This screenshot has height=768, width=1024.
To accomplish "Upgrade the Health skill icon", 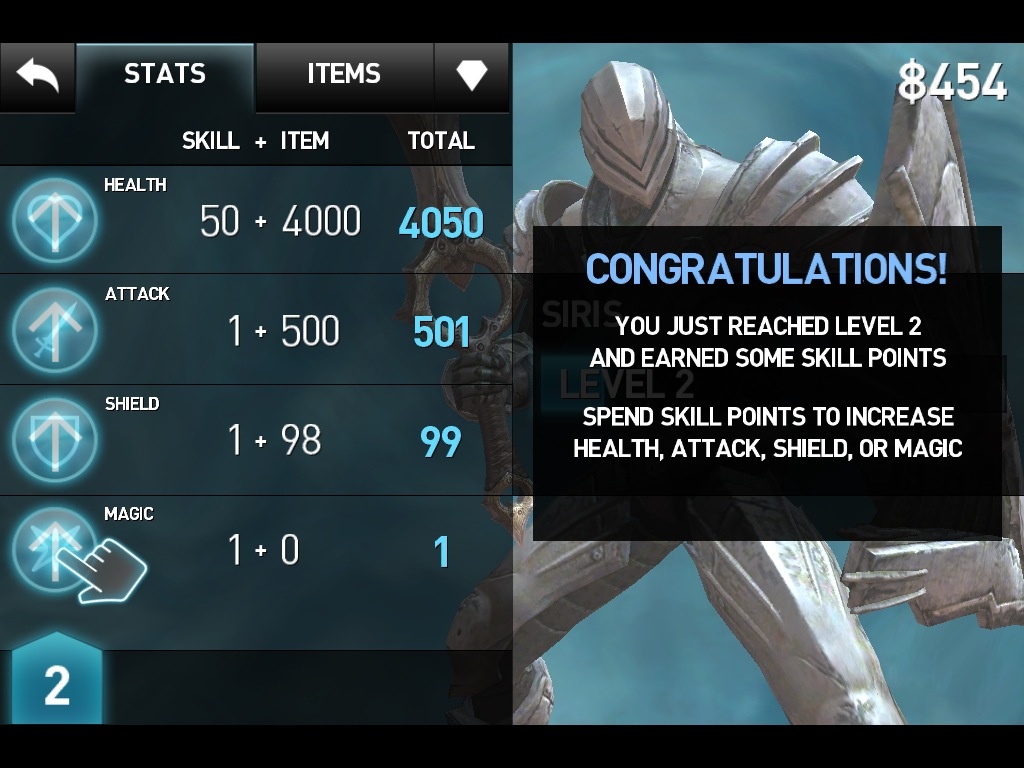I will click(x=55, y=221).
